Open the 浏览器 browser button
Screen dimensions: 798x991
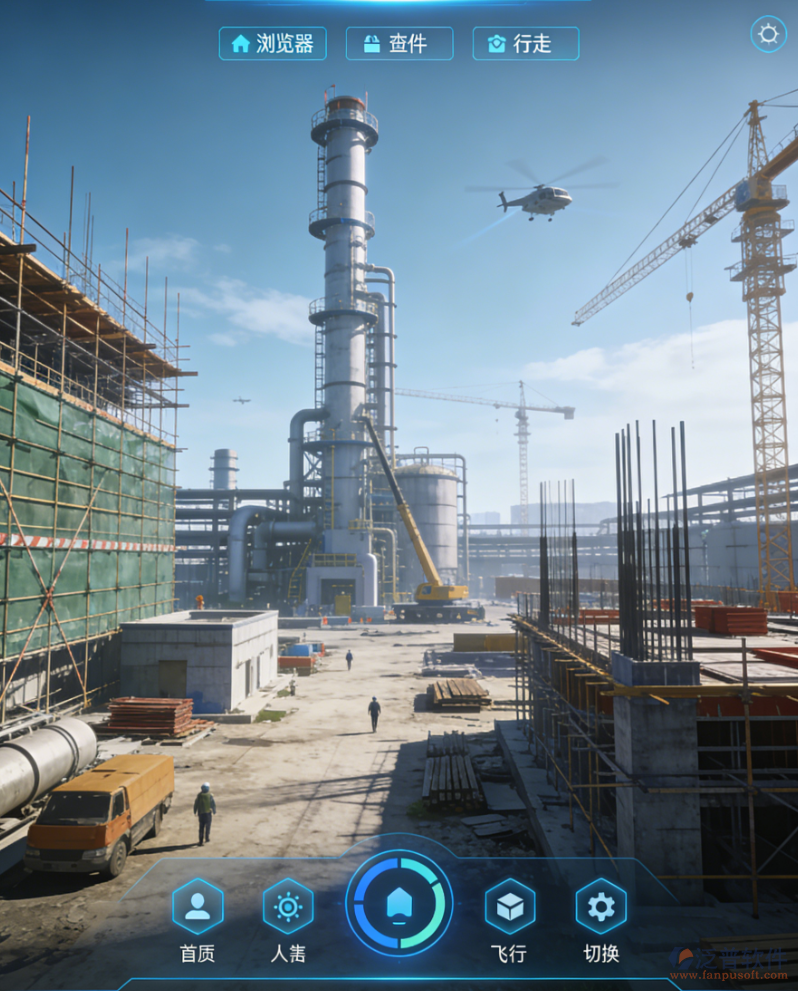(x=272, y=44)
